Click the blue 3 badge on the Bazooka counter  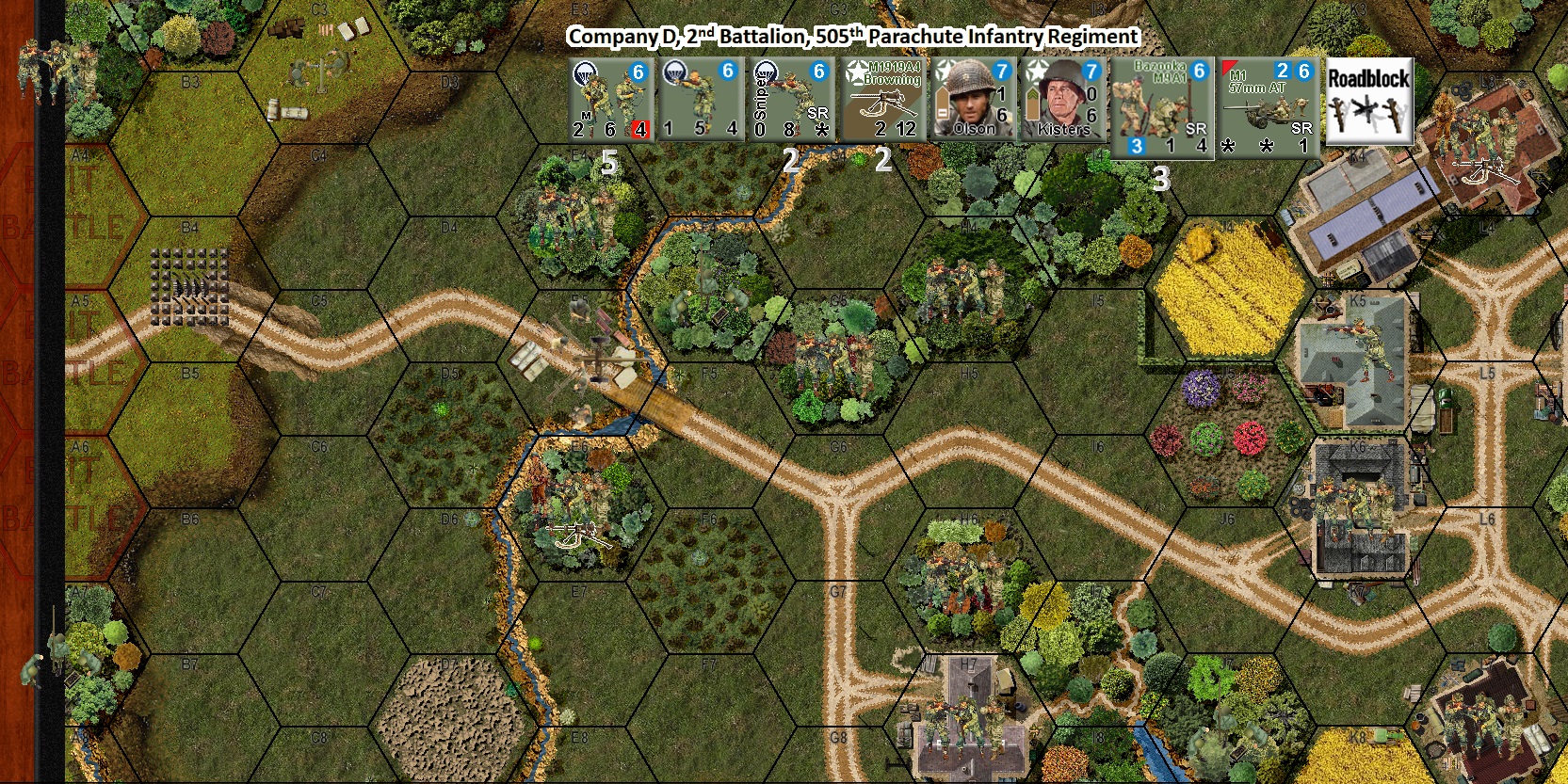coord(1138,144)
